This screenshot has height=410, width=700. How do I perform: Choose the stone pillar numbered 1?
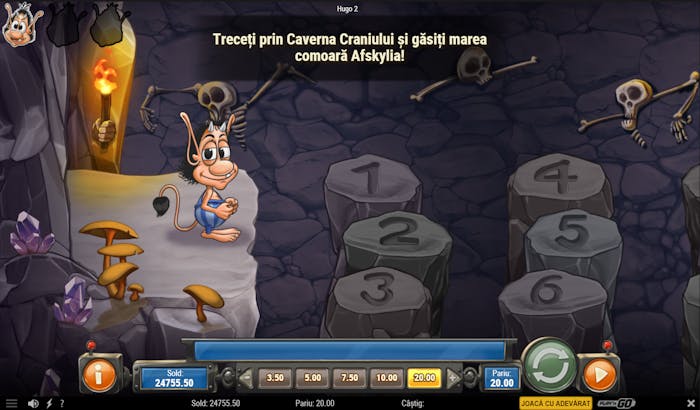(371, 181)
